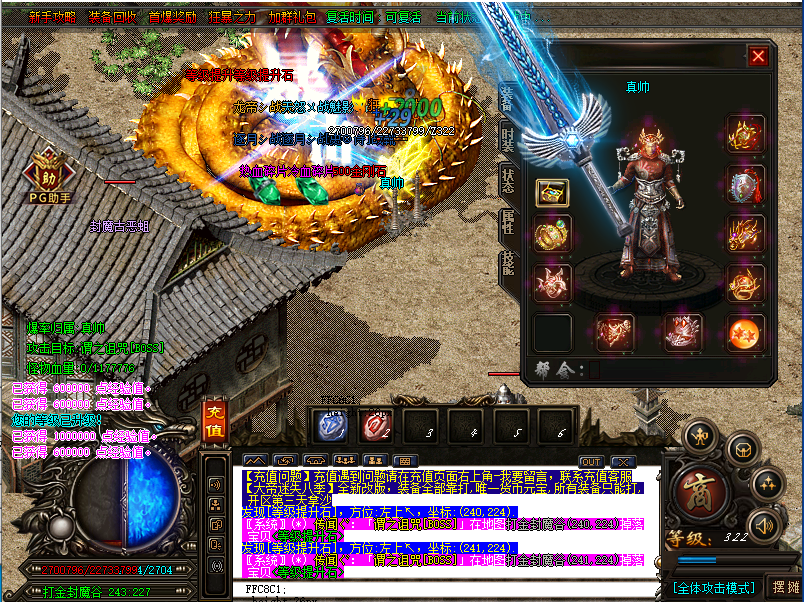804x602 pixels.
Task: Choose the 首爆奖励 first-drop reward menu
Action: pos(173,17)
